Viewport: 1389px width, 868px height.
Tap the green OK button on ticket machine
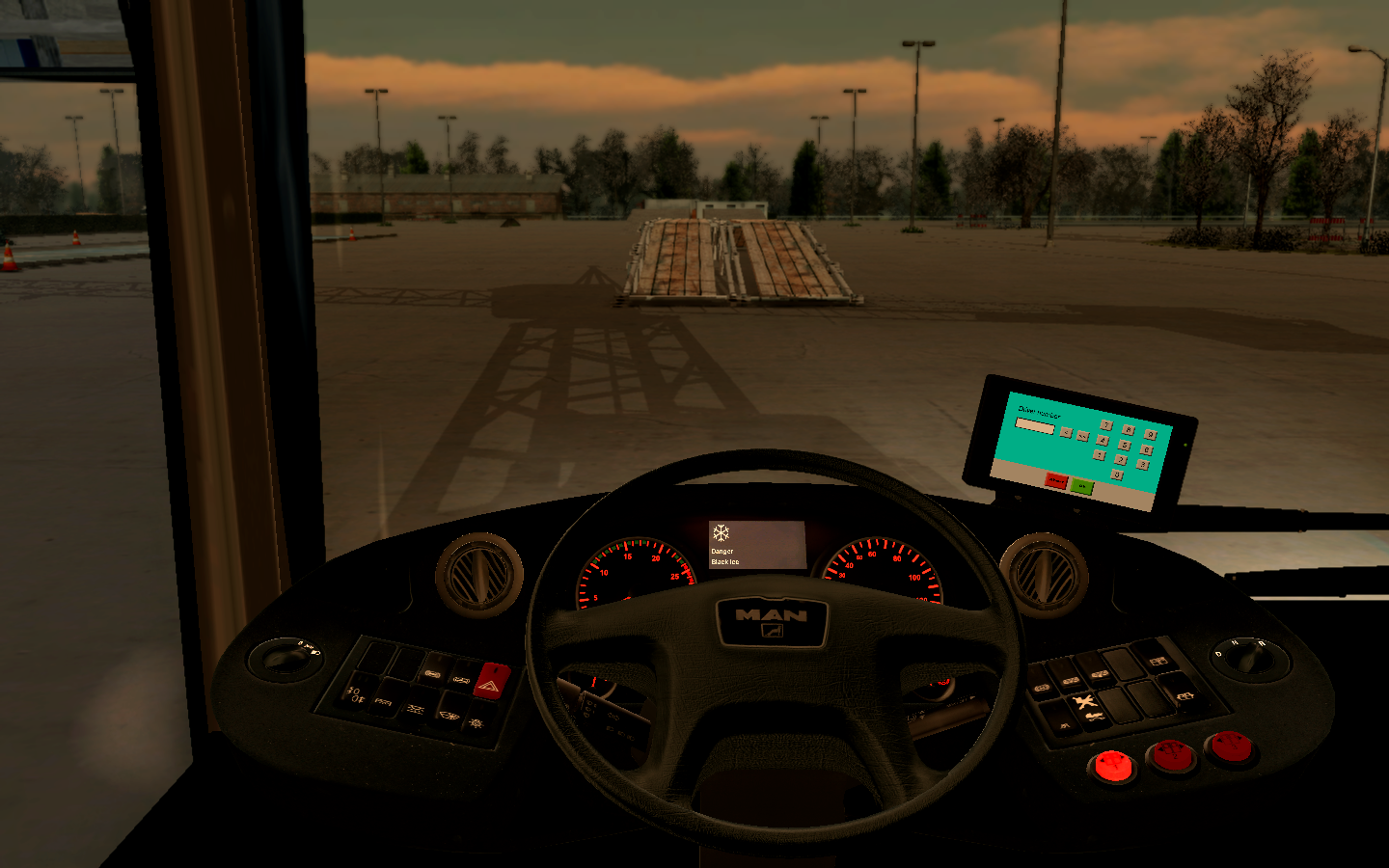(x=1082, y=486)
